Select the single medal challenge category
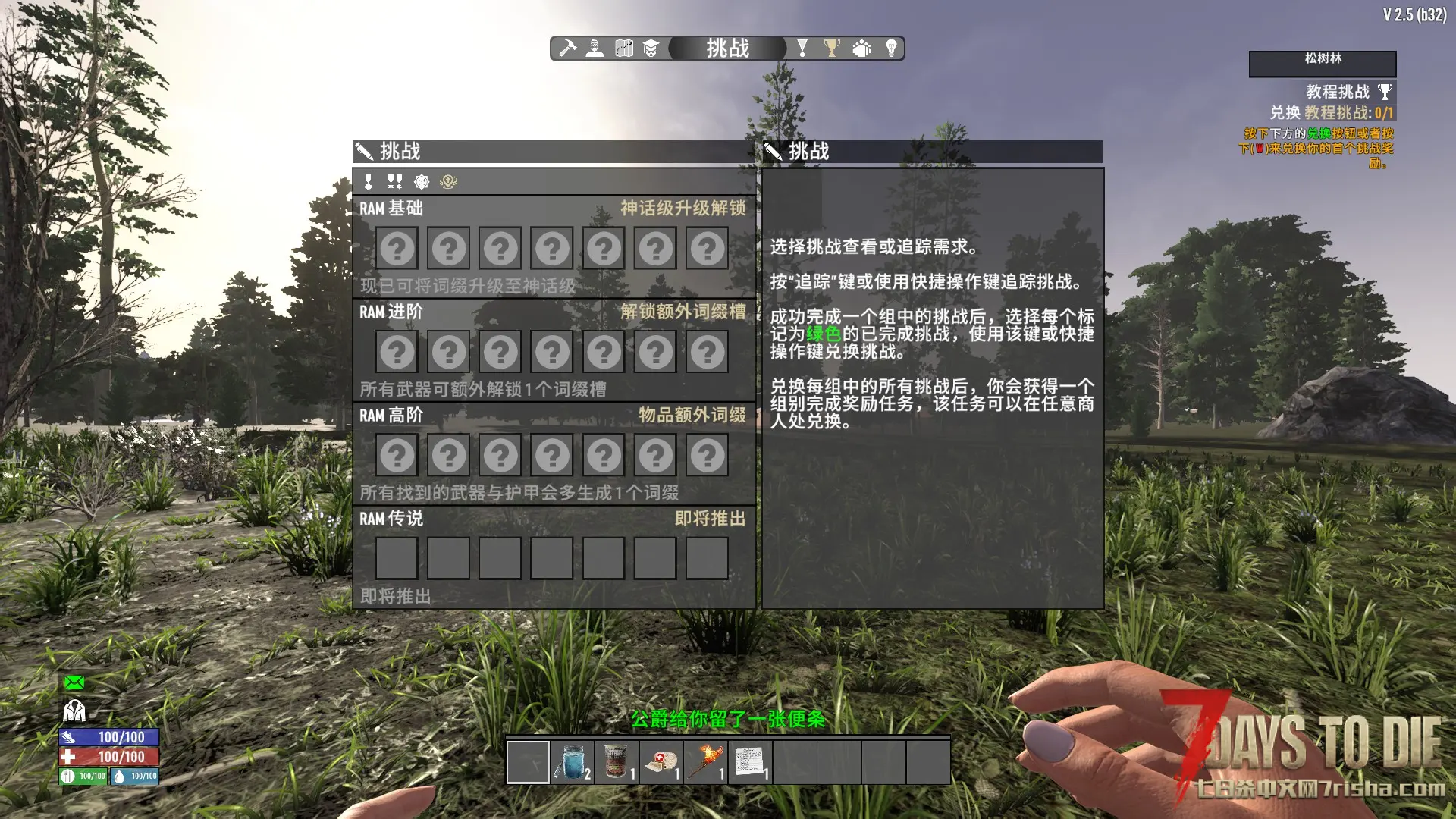This screenshot has width=1456, height=819. (x=369, y=182)
